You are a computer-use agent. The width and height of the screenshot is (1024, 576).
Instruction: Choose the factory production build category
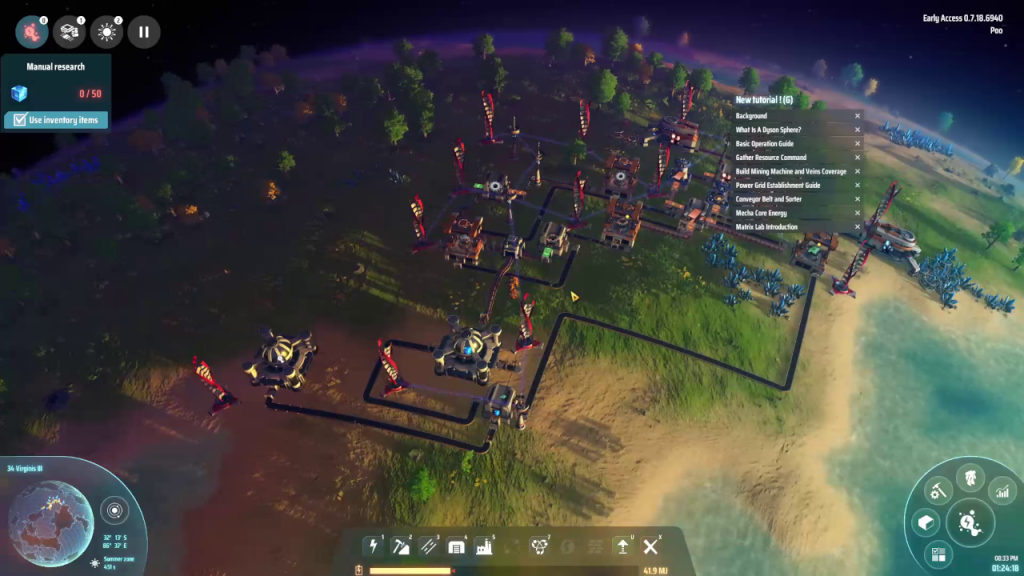(x=485, y=546)
